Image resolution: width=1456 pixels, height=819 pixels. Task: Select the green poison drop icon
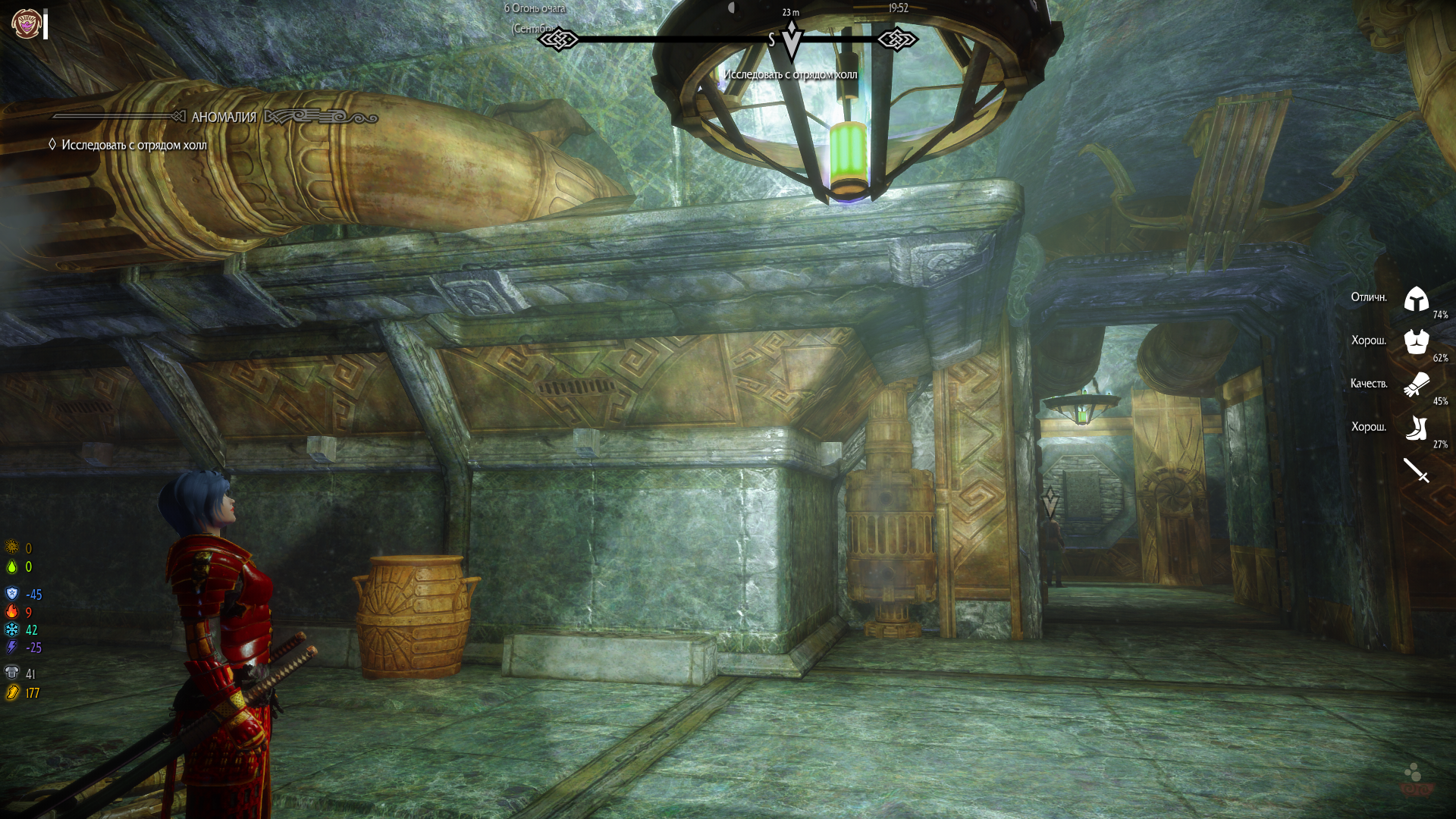pos(12,566)
